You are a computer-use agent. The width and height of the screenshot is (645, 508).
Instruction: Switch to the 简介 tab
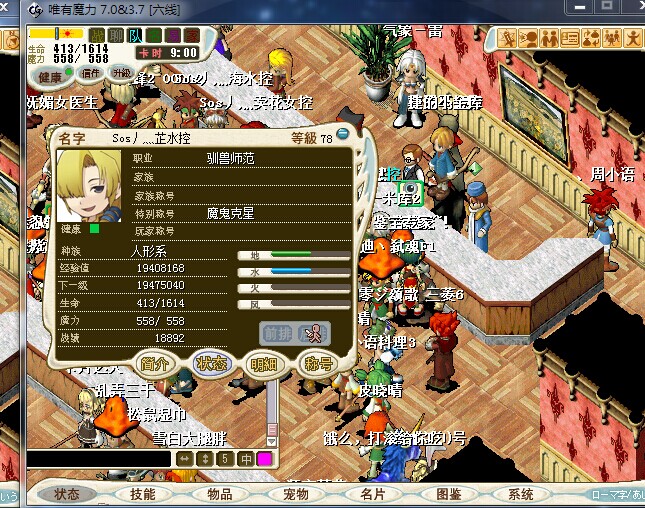coord(156,364)
